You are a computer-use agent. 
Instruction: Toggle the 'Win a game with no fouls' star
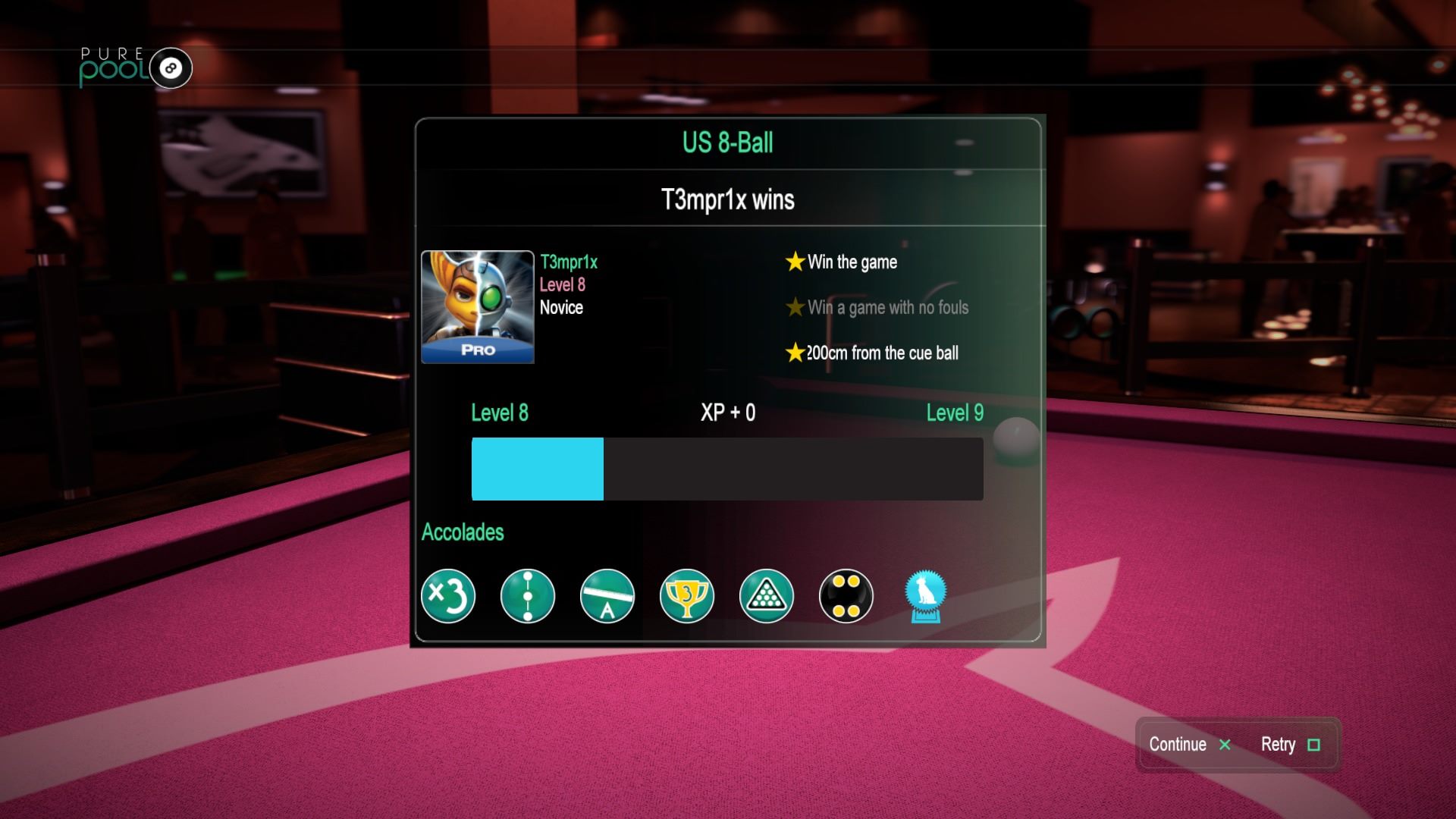[x=793, y=307]
